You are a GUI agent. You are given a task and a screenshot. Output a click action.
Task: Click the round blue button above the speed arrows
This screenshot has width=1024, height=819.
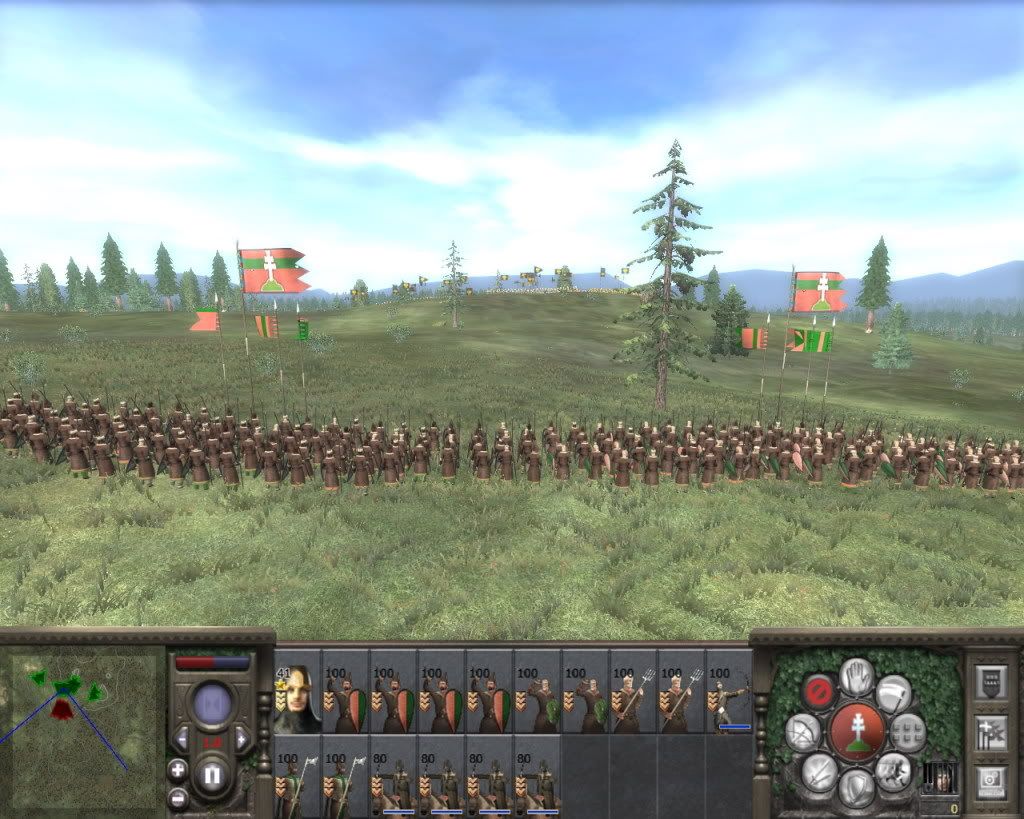point(211,703)
